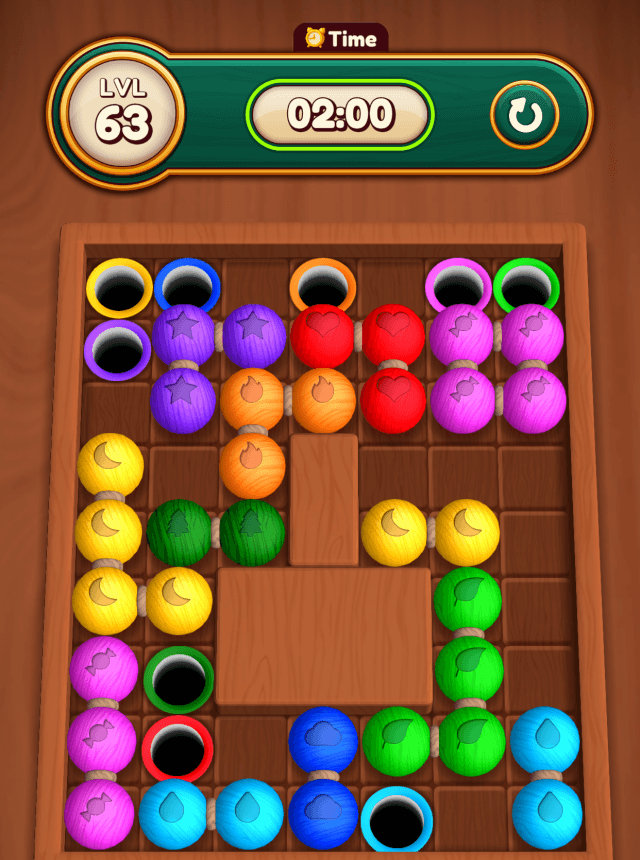Click the orange-rimmed hole

pos(323,286)
